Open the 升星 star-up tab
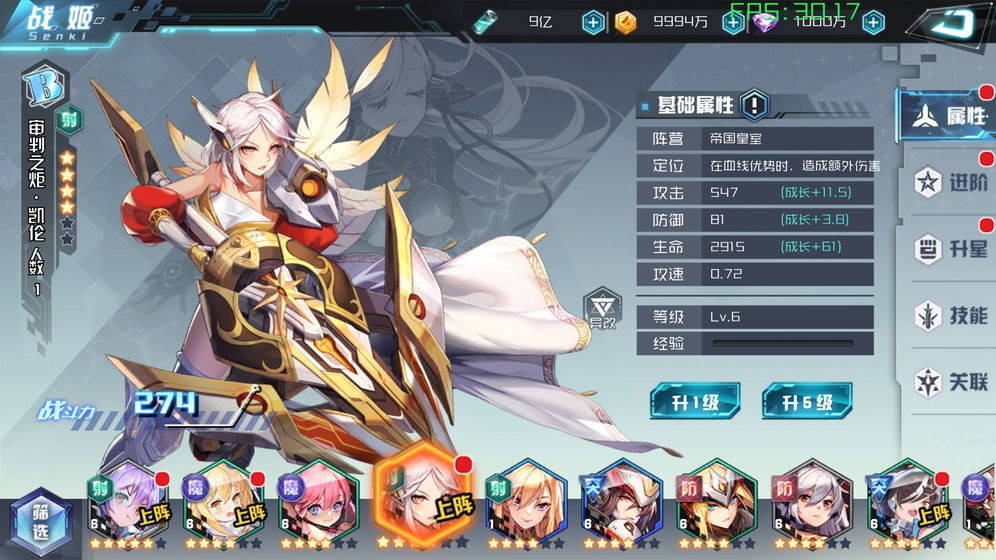Screen dimensions: 996x560 (x=951, y=249)
